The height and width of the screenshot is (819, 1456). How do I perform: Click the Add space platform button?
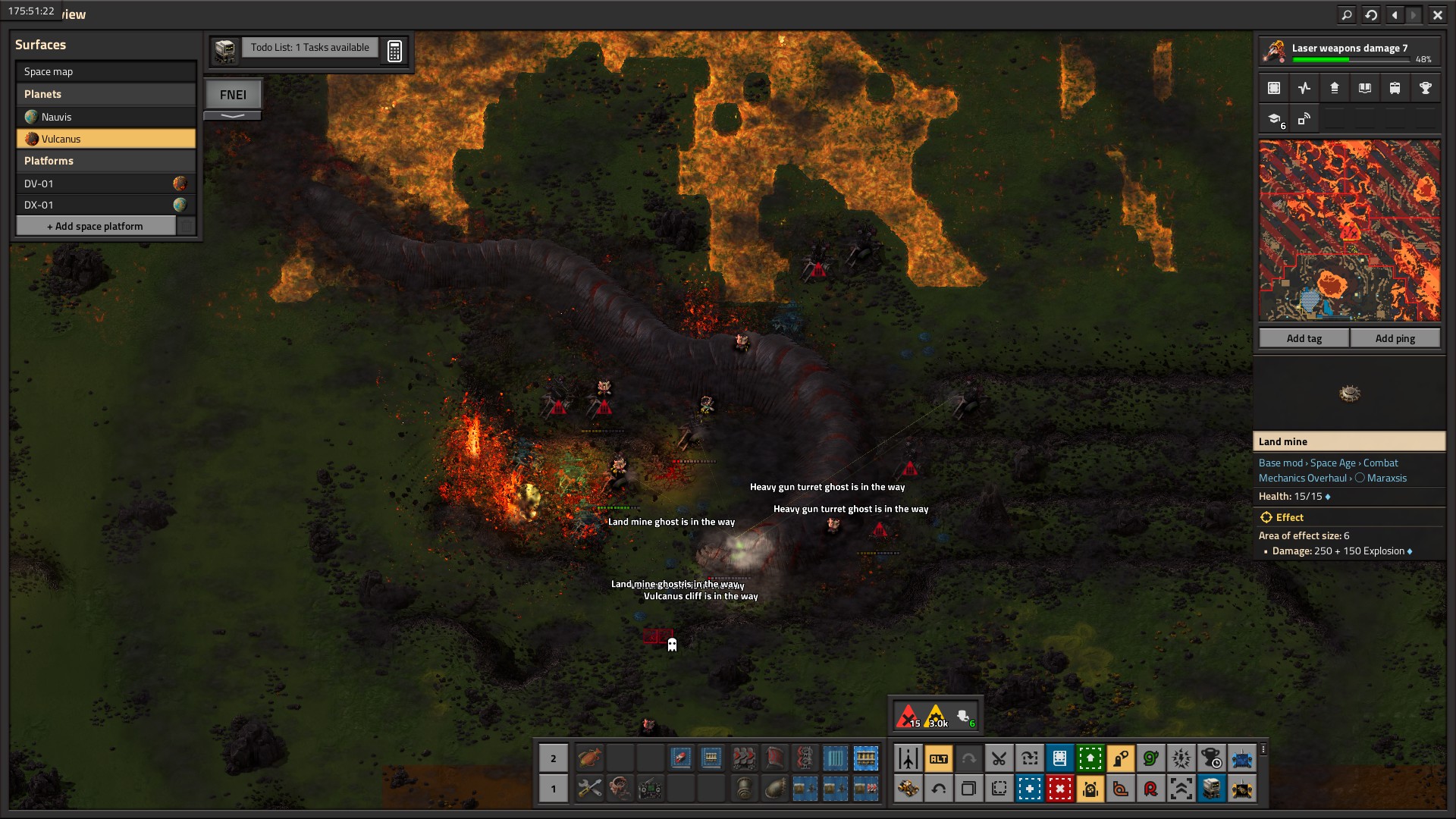click(96, 226)
